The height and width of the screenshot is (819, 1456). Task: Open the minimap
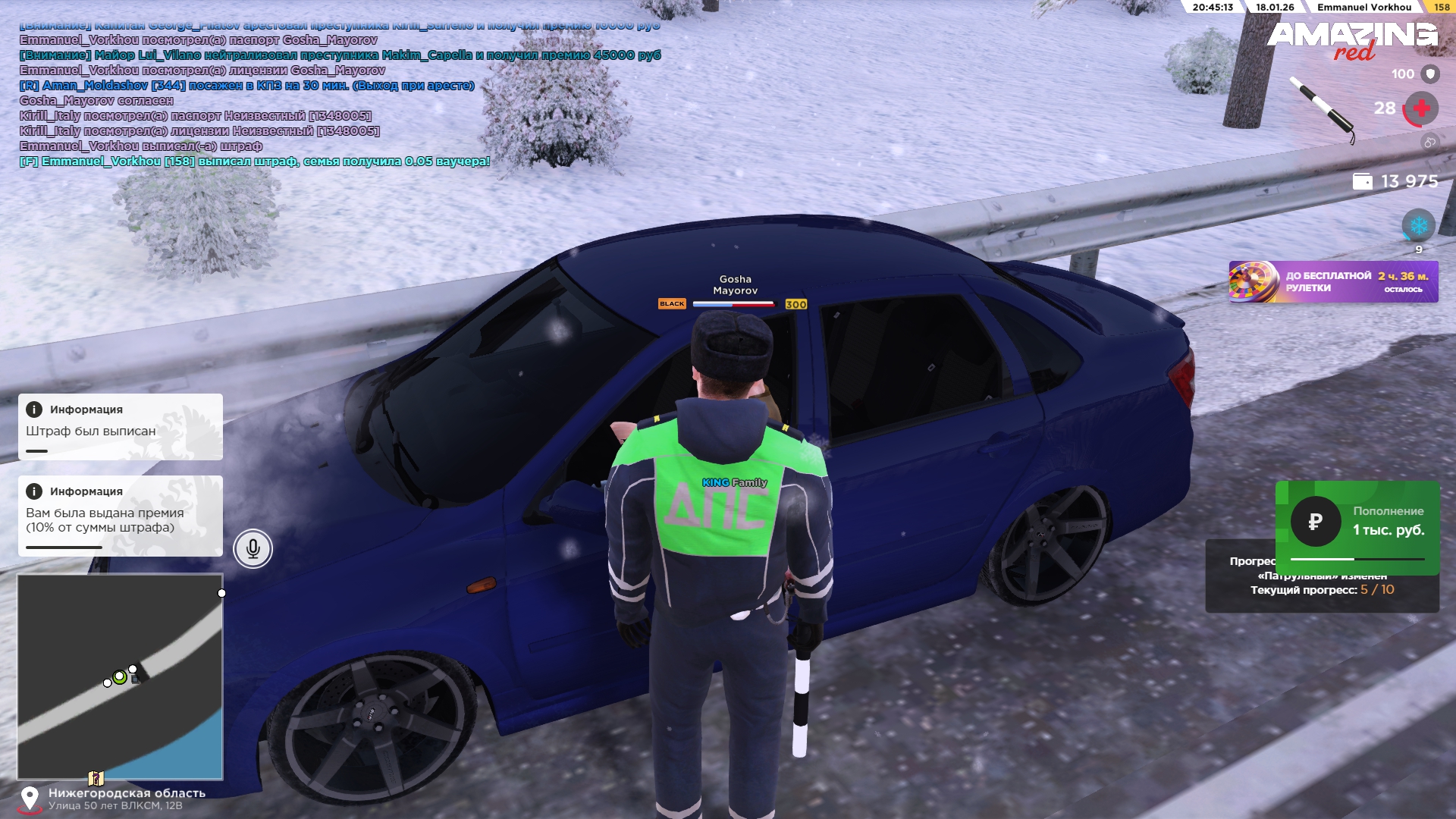click(120, 676)
